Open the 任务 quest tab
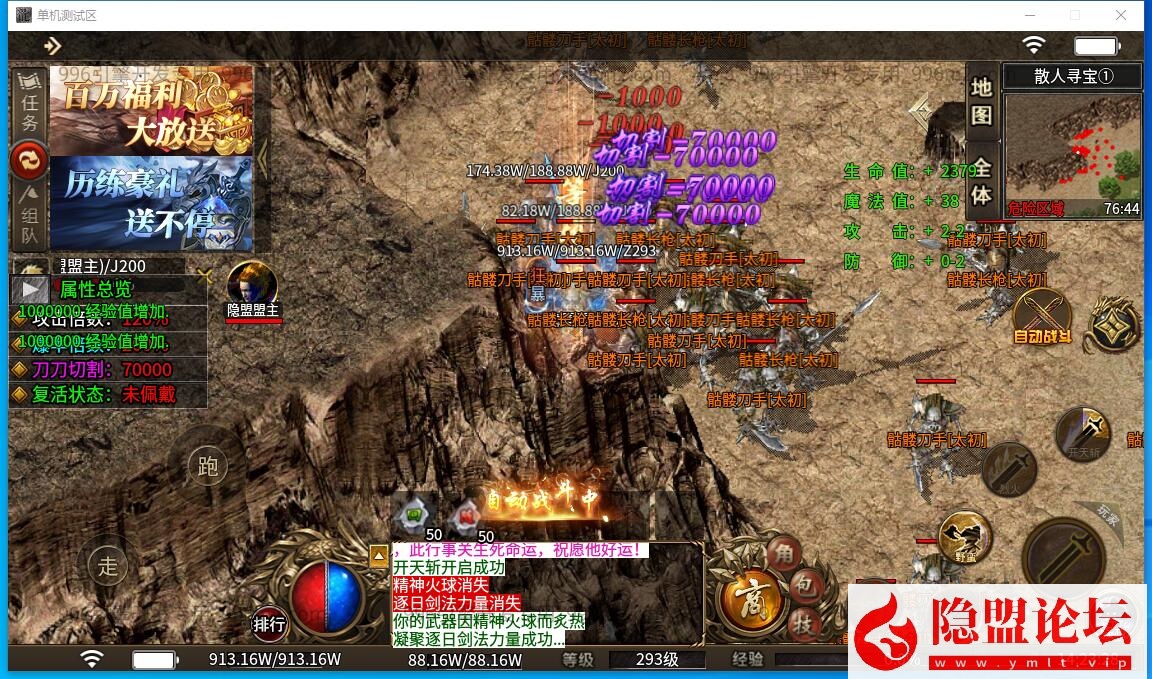The width and height of the screenshot is (1152, 679). click(30, 106)
